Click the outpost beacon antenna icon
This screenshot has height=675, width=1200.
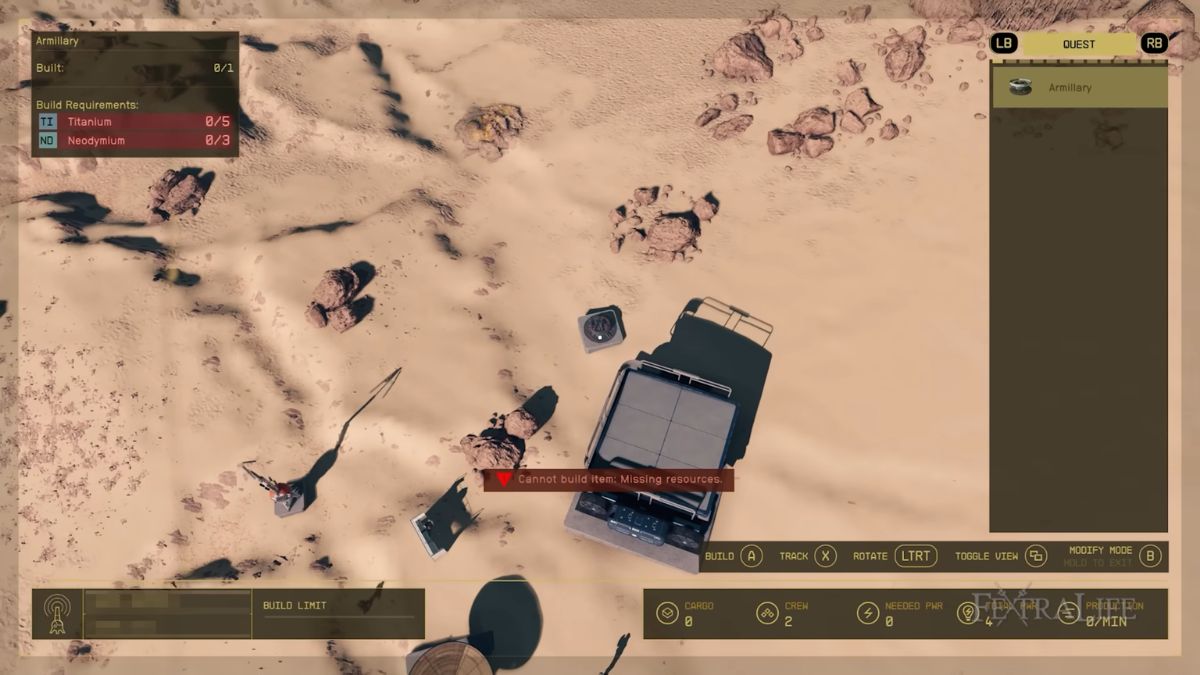[57, 614]
